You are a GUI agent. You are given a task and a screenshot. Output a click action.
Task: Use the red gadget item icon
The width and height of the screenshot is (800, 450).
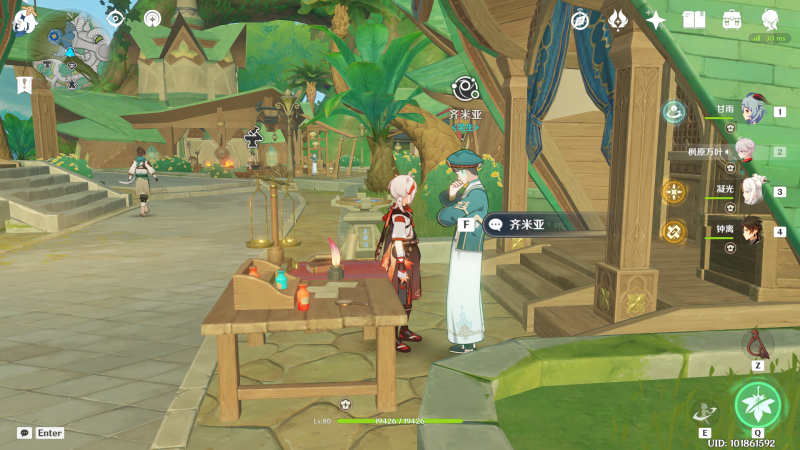(x=757, y=344)
